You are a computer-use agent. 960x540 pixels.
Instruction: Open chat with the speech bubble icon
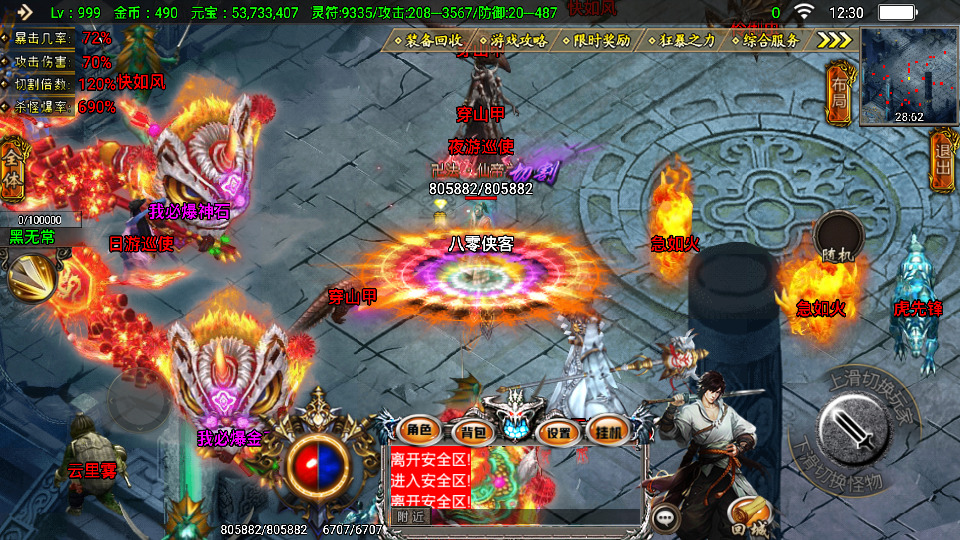[x=665, y=517]
